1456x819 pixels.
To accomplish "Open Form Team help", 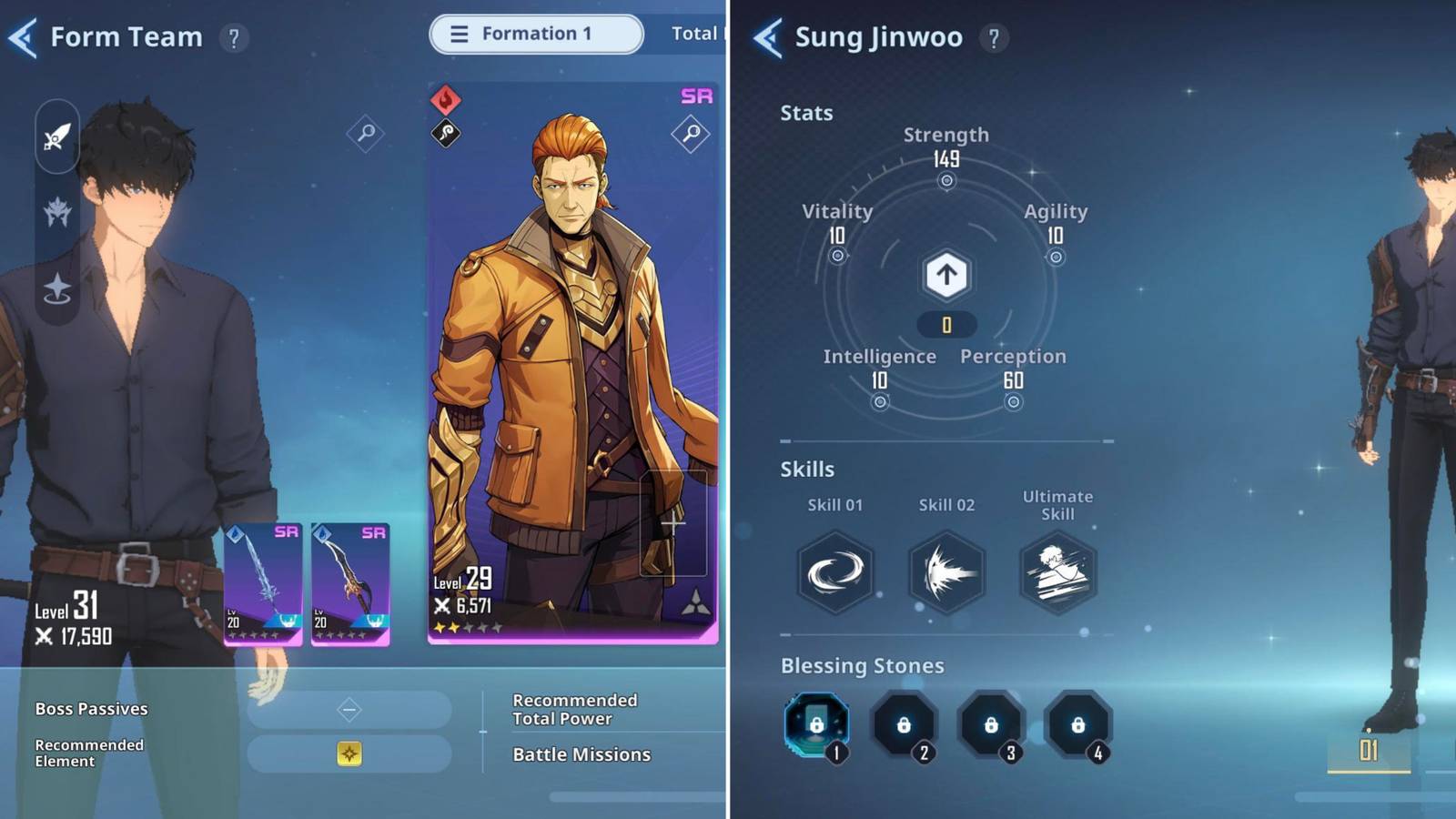I will 236,37.
